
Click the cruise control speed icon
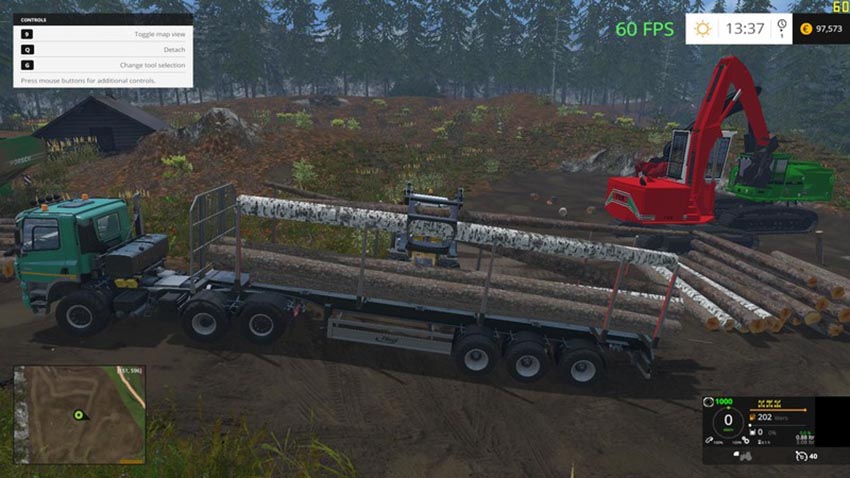coord(800,455)
